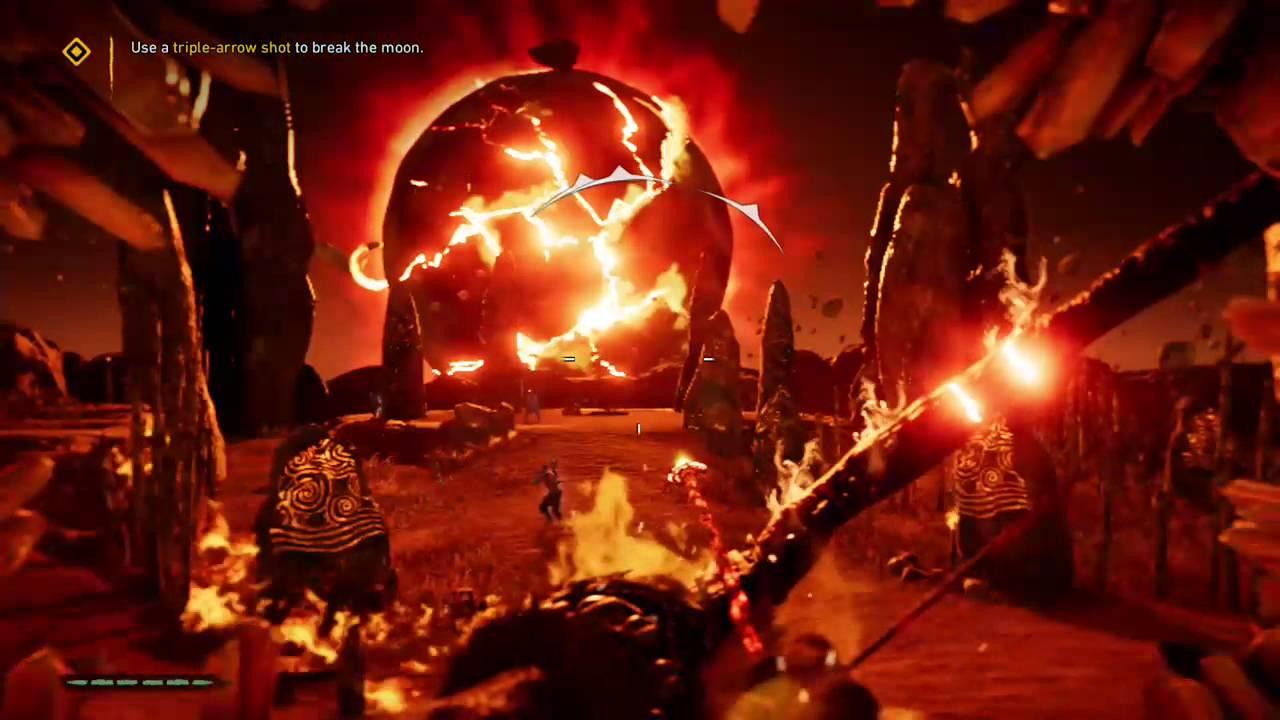Click the crosshair dot at screen center

(x=637, y=428)
